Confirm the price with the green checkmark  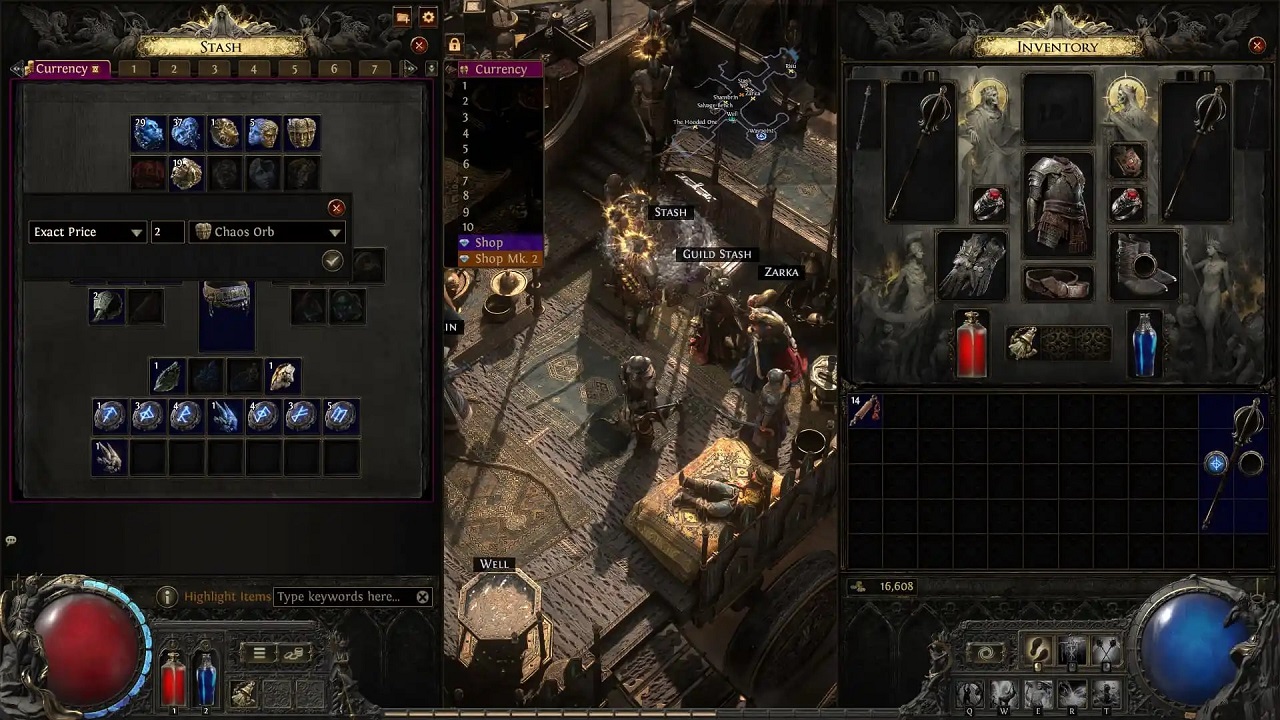332,260
